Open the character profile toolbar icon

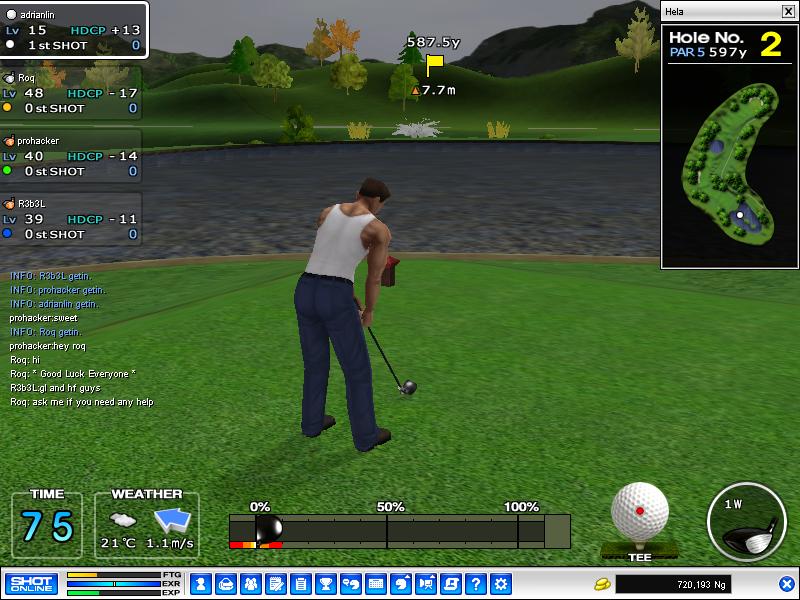pos(200,583)
